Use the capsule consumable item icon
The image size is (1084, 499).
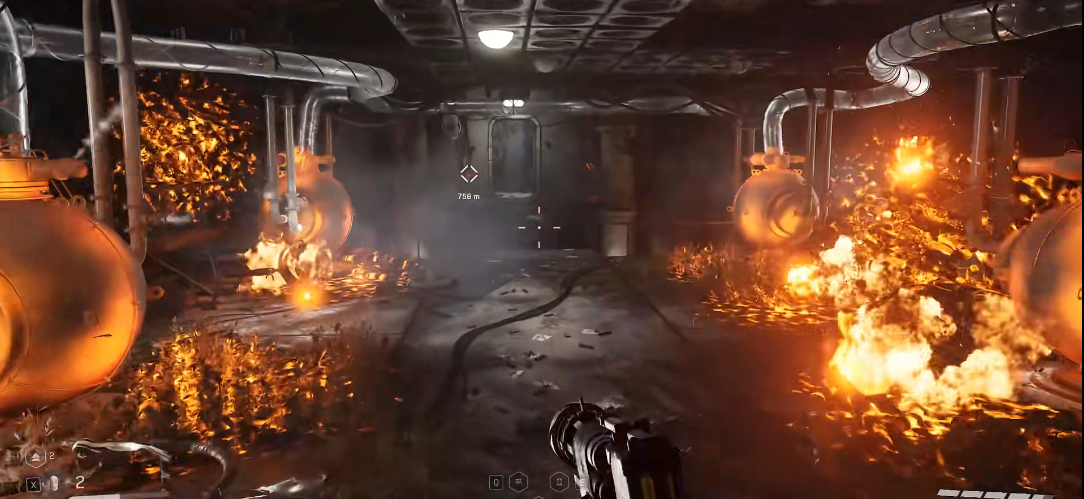coord(55,483)
